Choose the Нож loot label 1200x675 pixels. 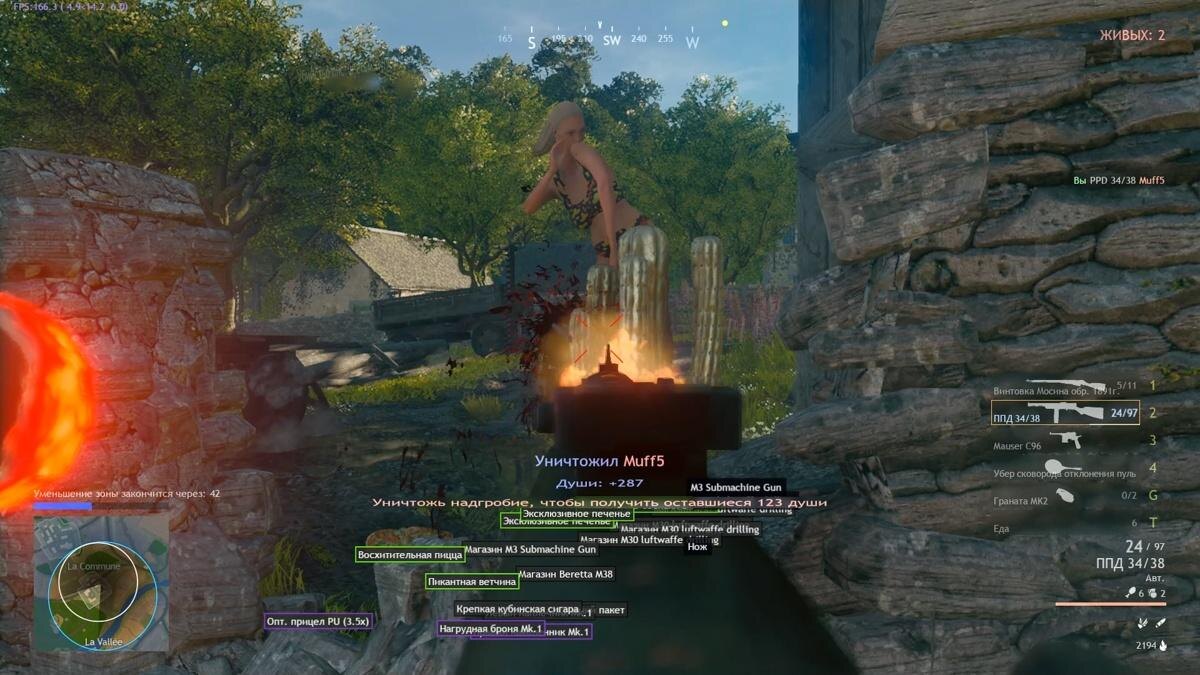(x=697, y=547)
